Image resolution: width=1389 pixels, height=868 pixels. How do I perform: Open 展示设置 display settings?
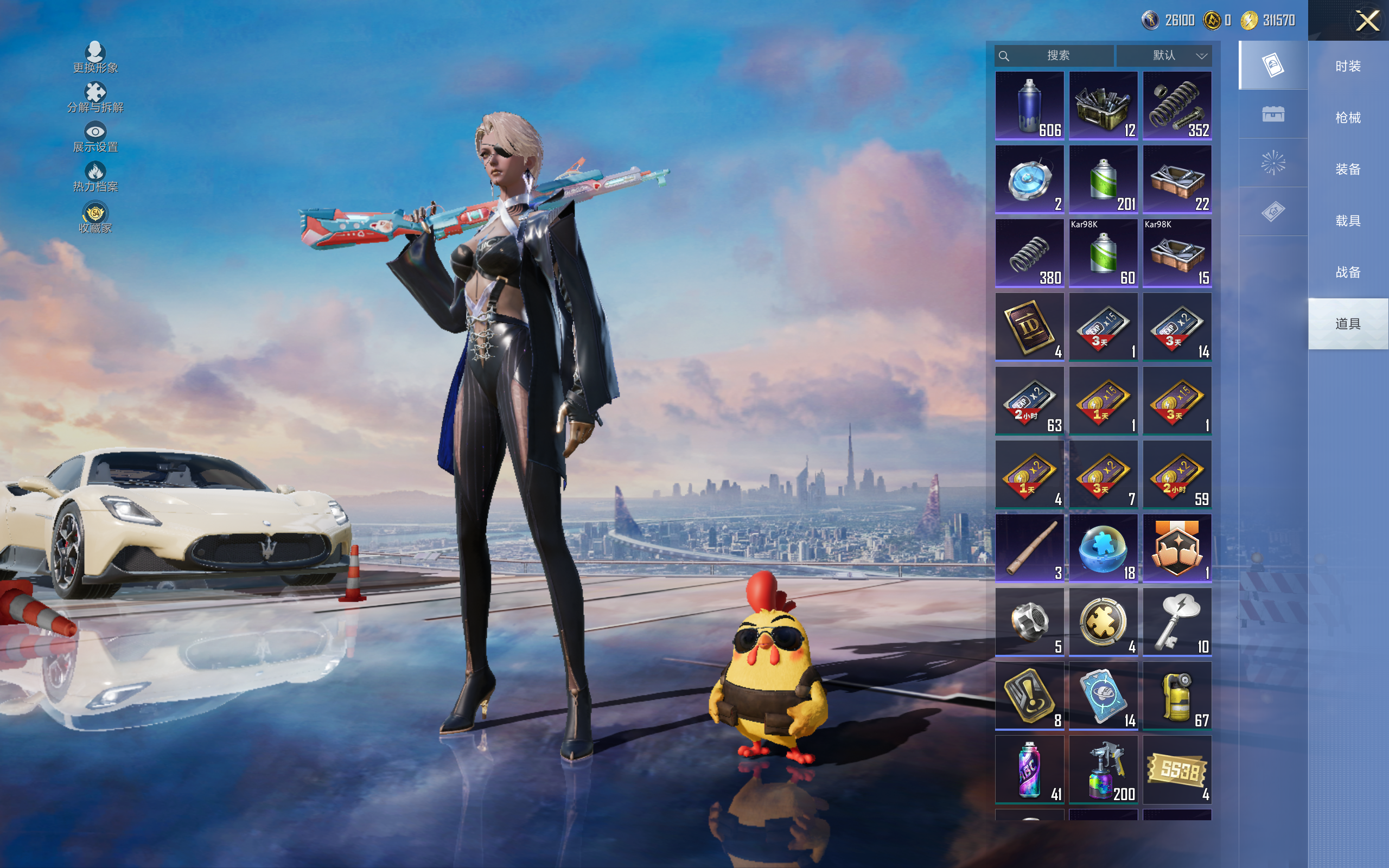[x=95, y=137]
